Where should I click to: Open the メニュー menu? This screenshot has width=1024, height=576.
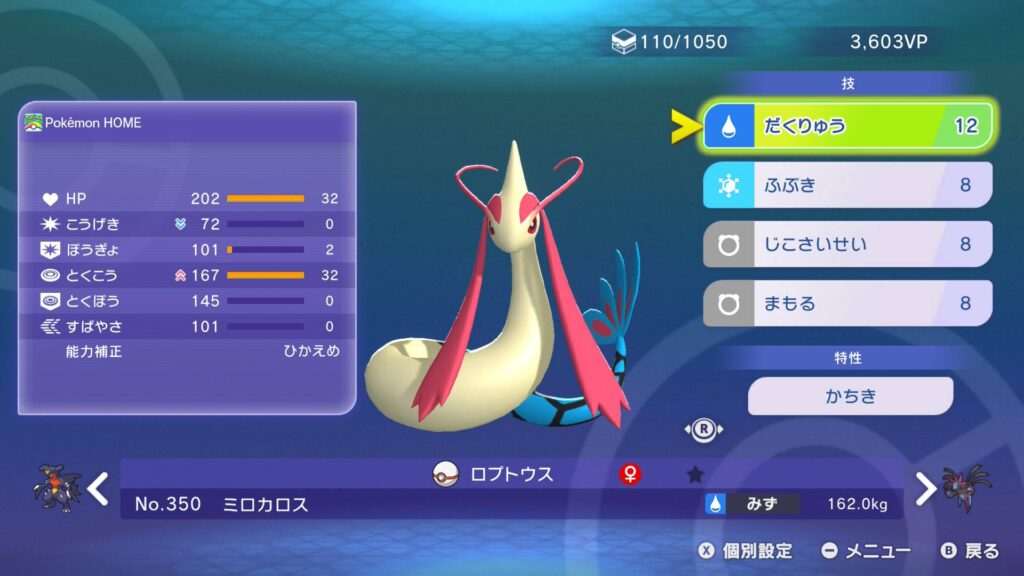[866, 551]
